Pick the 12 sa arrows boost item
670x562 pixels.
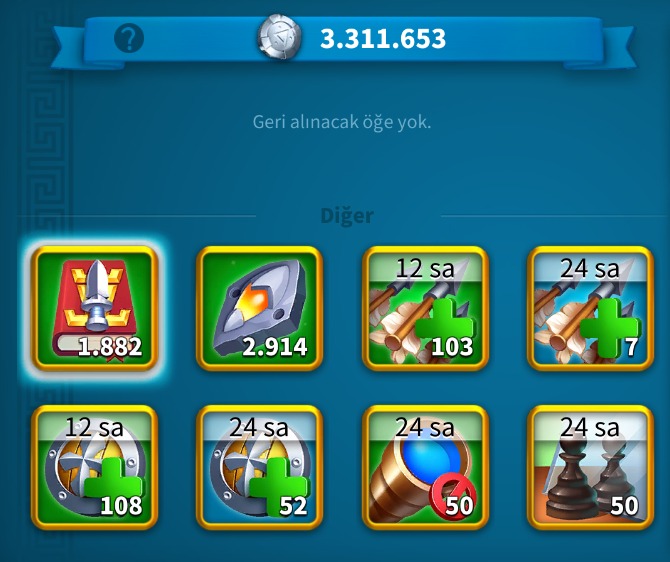[x=425, y=309]
